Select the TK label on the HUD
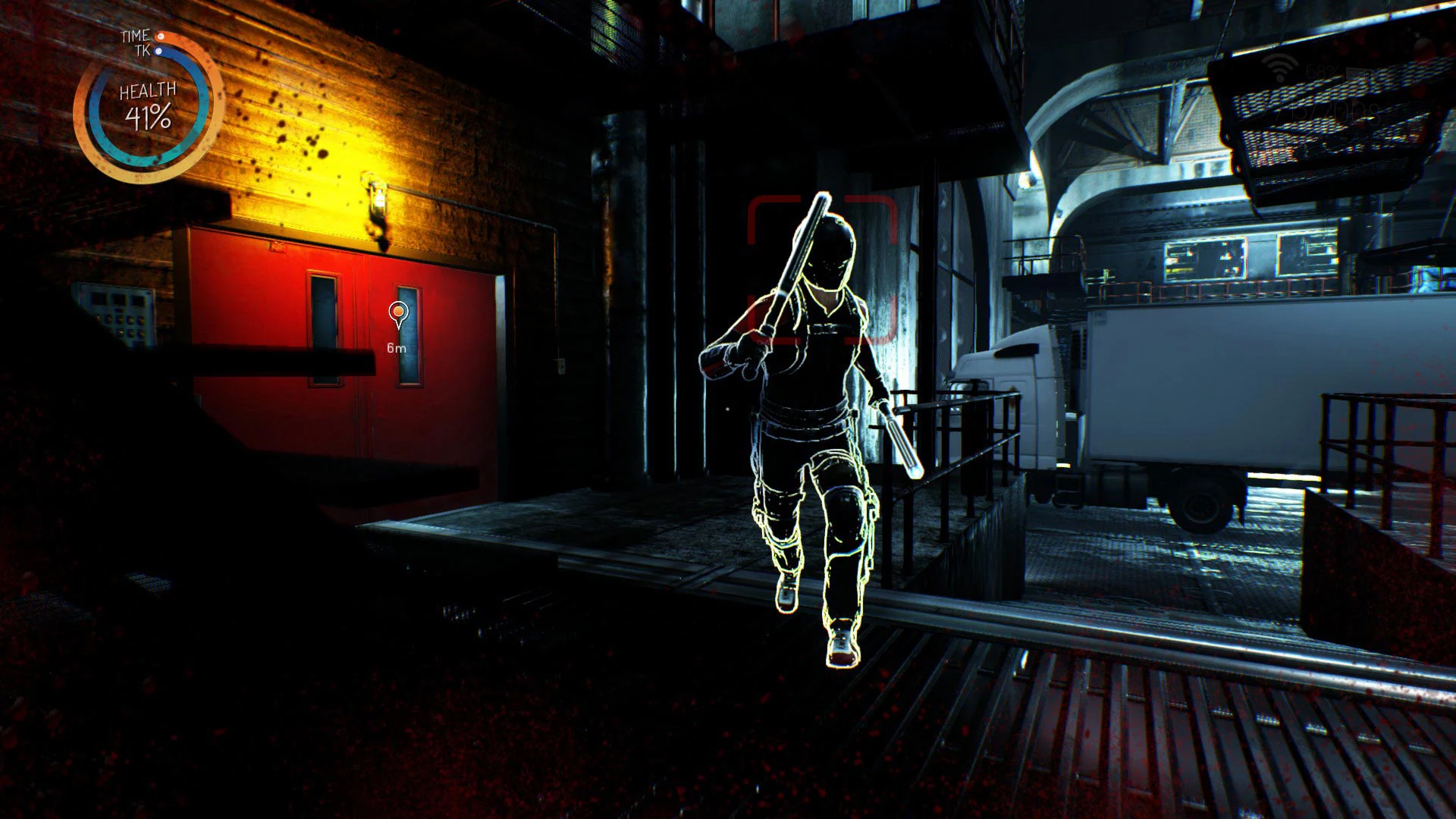 [143, 50]
